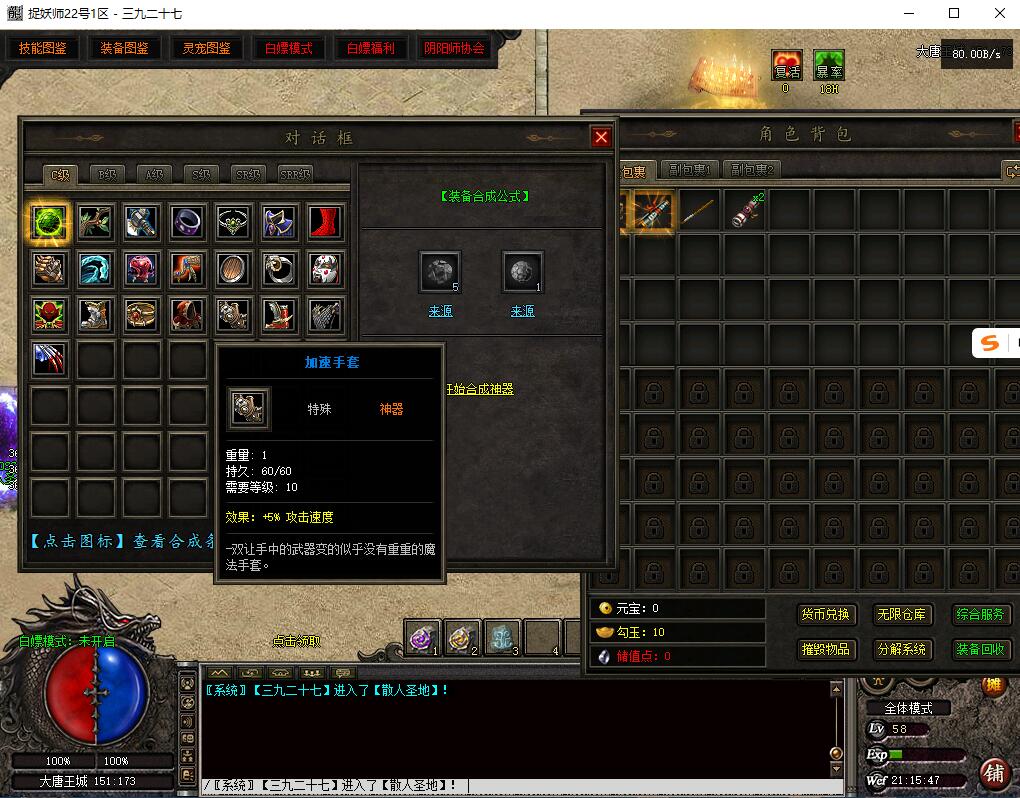Open the 装备图鉴 equipment codex

pos(124,48)
